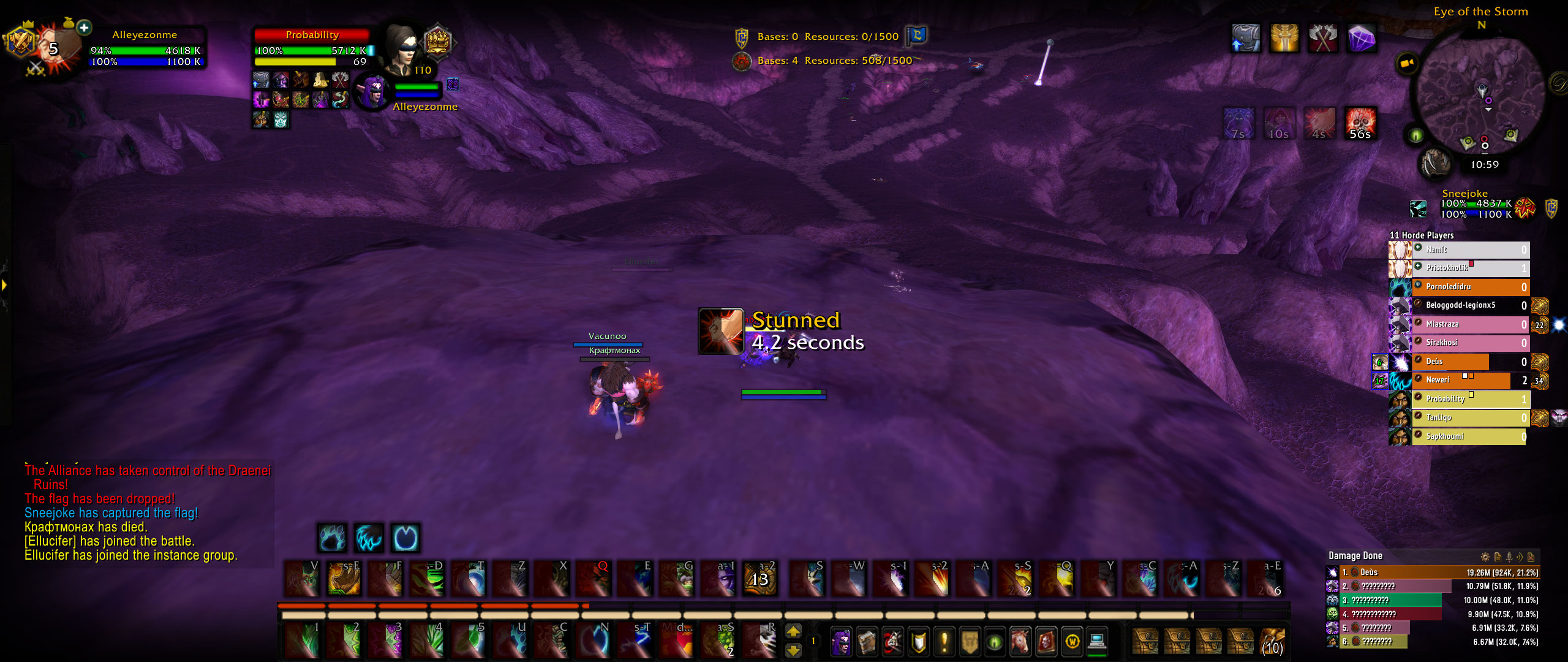
Task: Click the chat log message area
Action: pos(147,512)
